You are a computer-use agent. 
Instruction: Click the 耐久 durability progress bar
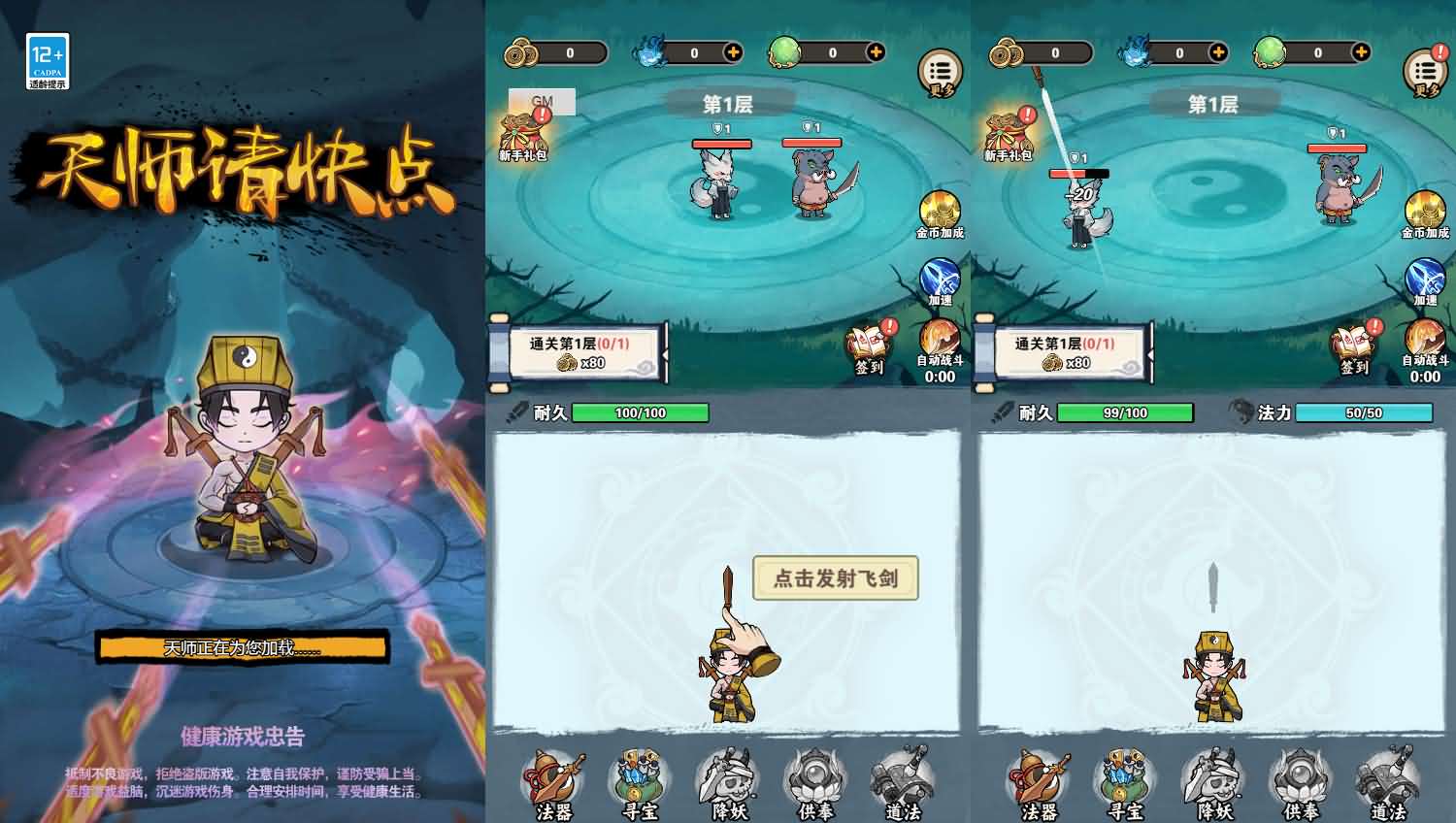641,412
